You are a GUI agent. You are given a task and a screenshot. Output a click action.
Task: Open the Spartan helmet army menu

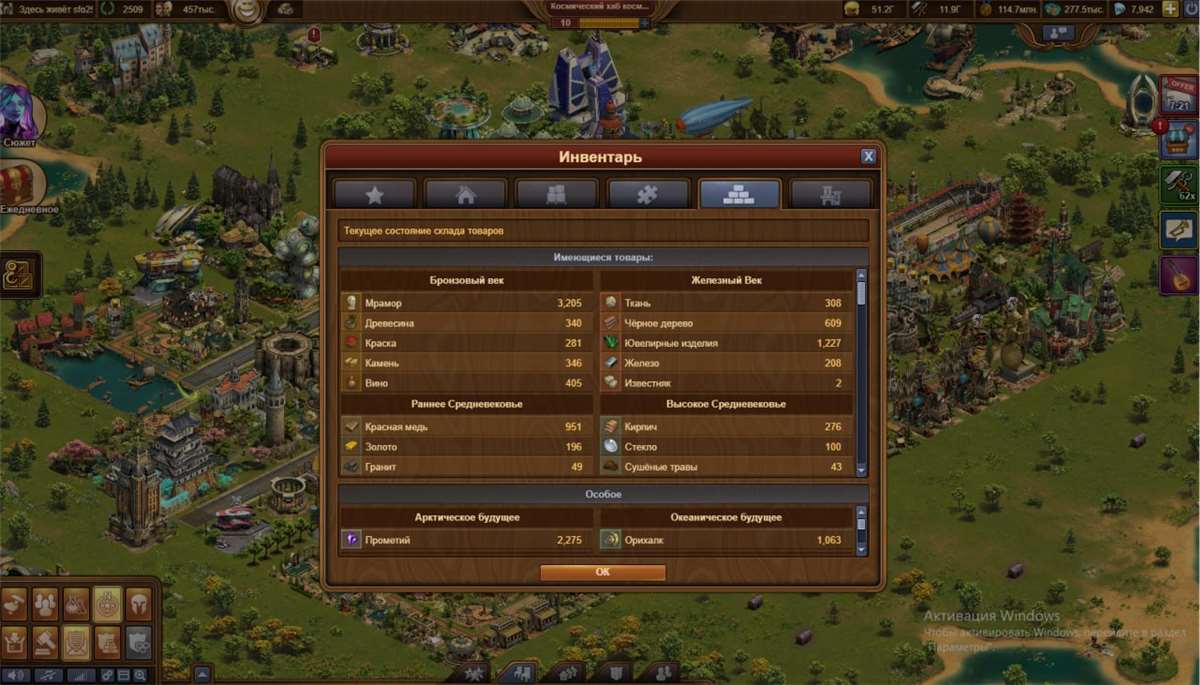point(139,603)
